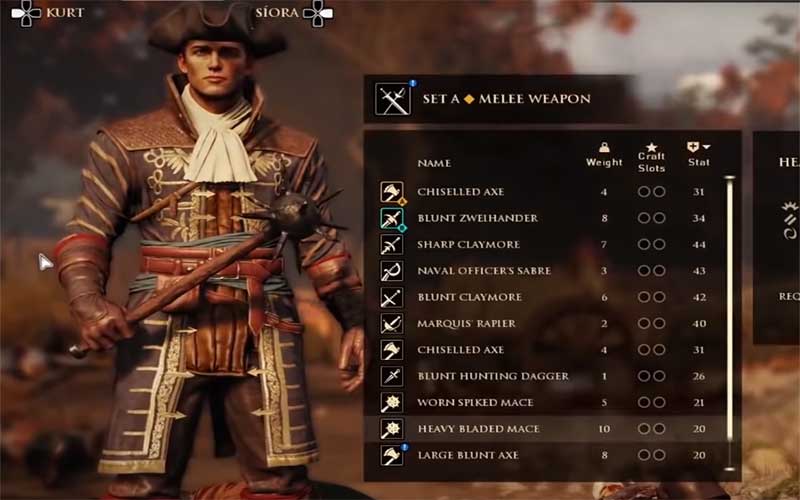
Task: Click the crossed swords melee slot icon
Action: point(390,99)
